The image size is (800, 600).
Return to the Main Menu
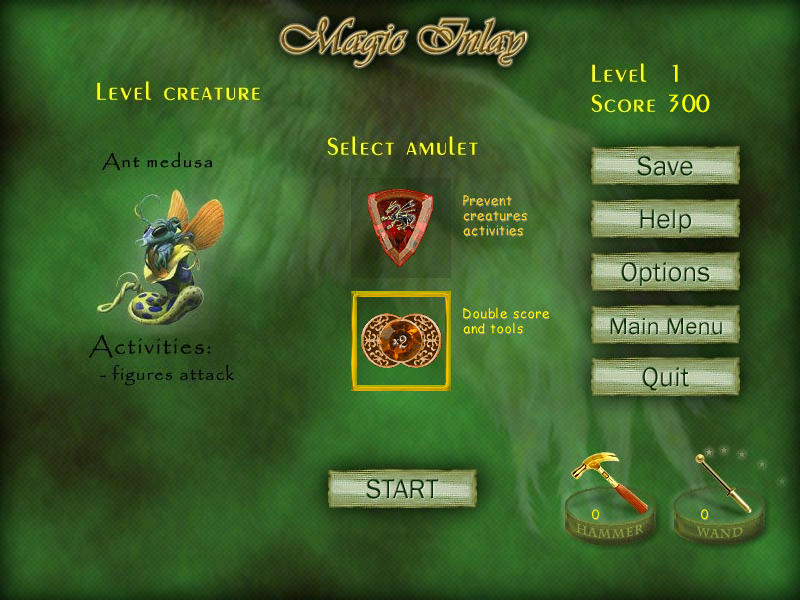coord(665,325)
